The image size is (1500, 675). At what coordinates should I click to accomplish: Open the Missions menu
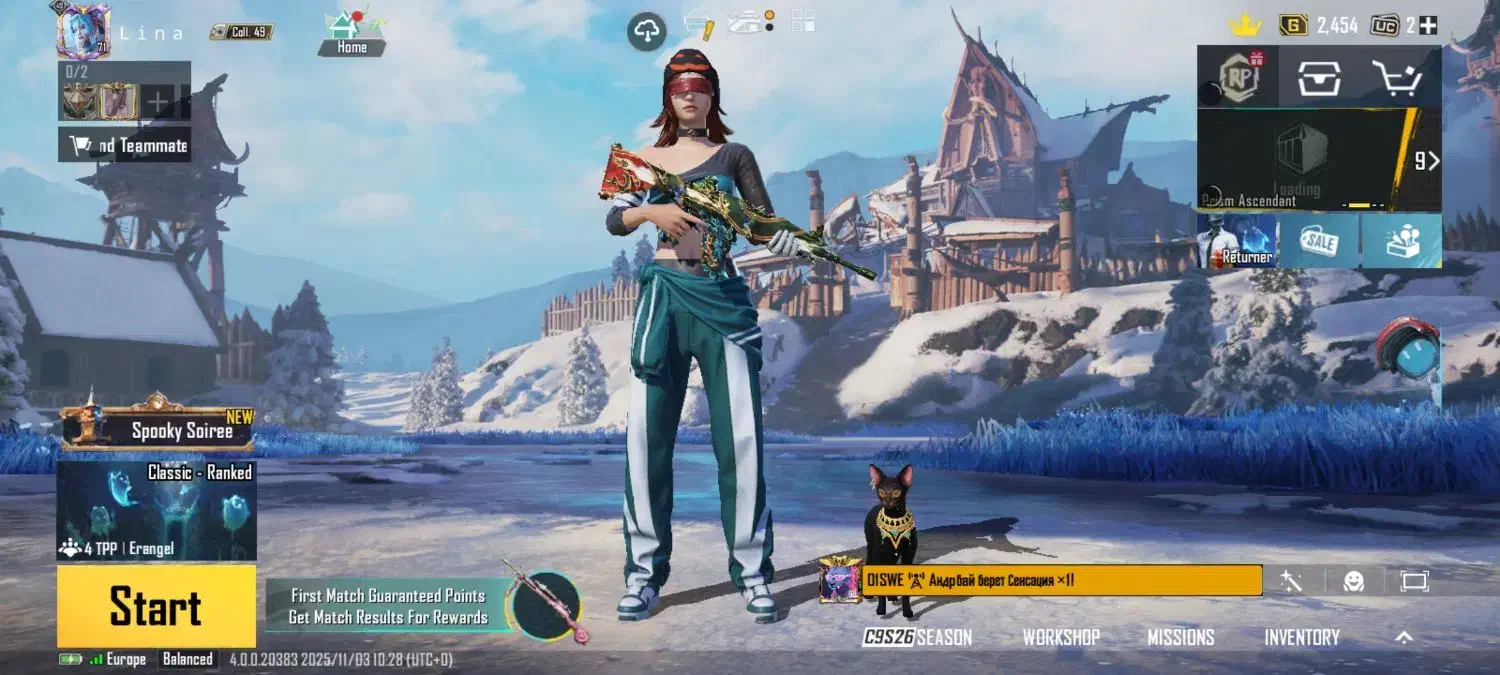pyautogui.click(x=1180, y=637)
